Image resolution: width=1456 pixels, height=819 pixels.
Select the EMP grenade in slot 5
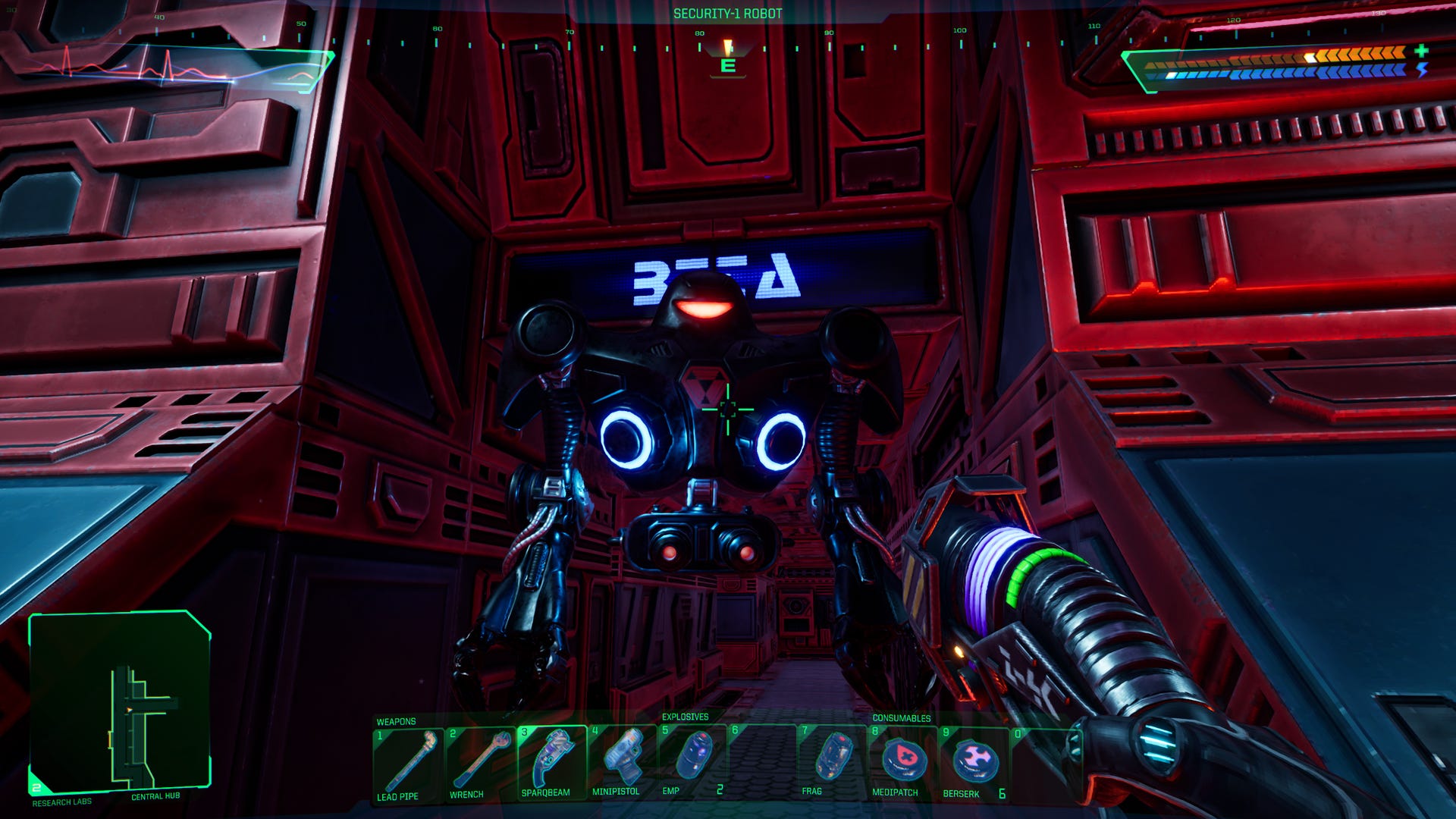pos(694,758)
